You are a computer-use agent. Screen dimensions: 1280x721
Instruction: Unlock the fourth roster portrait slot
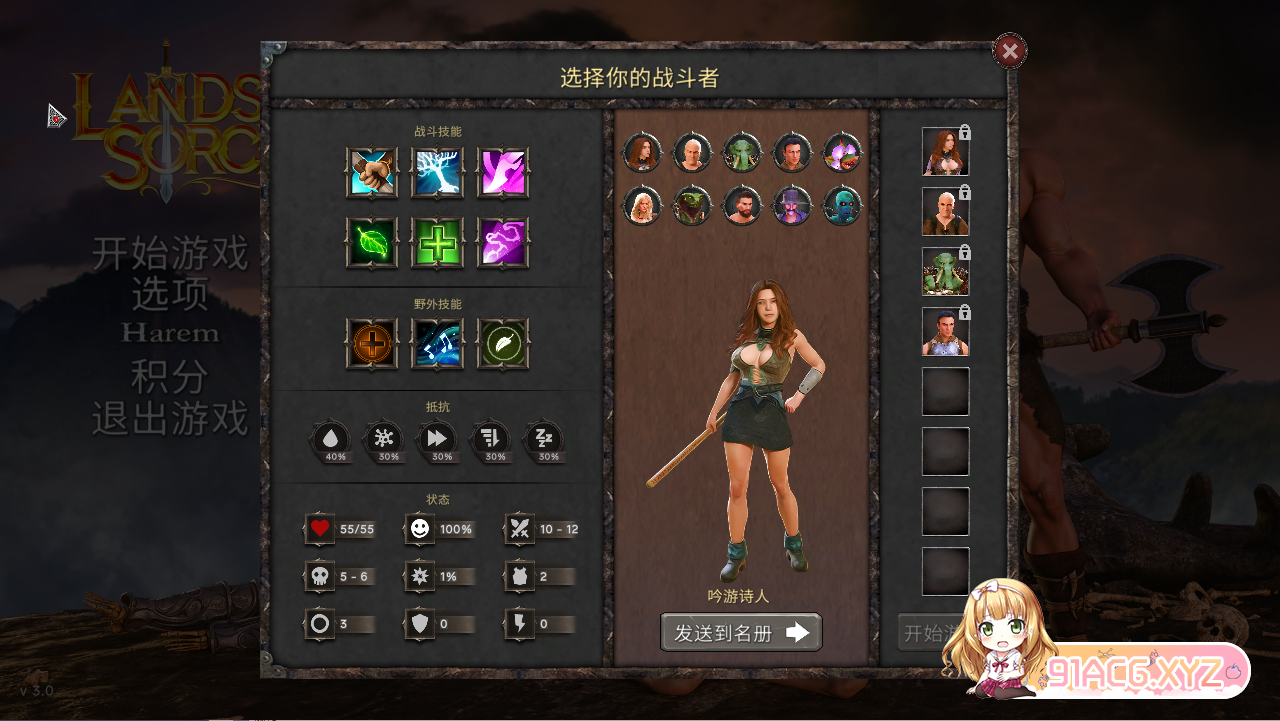963,310
